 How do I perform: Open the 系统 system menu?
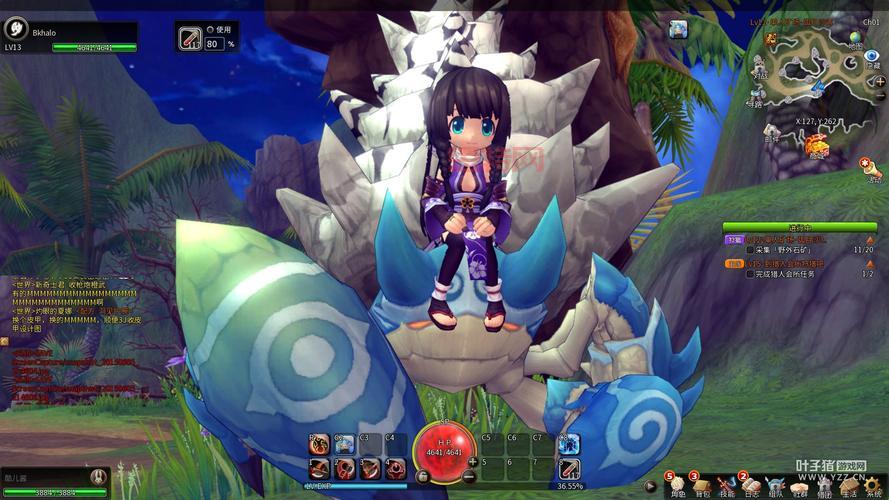873,485
